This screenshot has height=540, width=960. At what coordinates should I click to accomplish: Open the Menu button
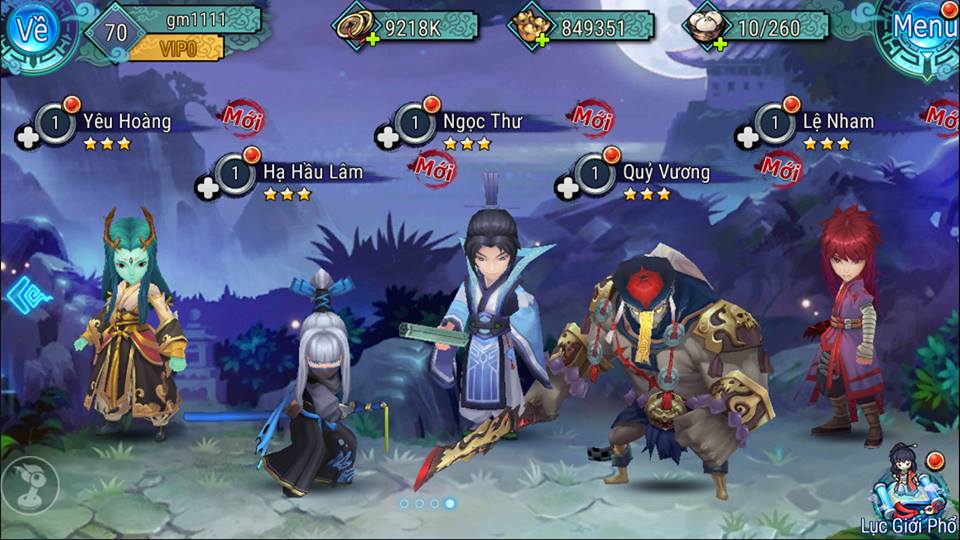(x=922, y=27)
